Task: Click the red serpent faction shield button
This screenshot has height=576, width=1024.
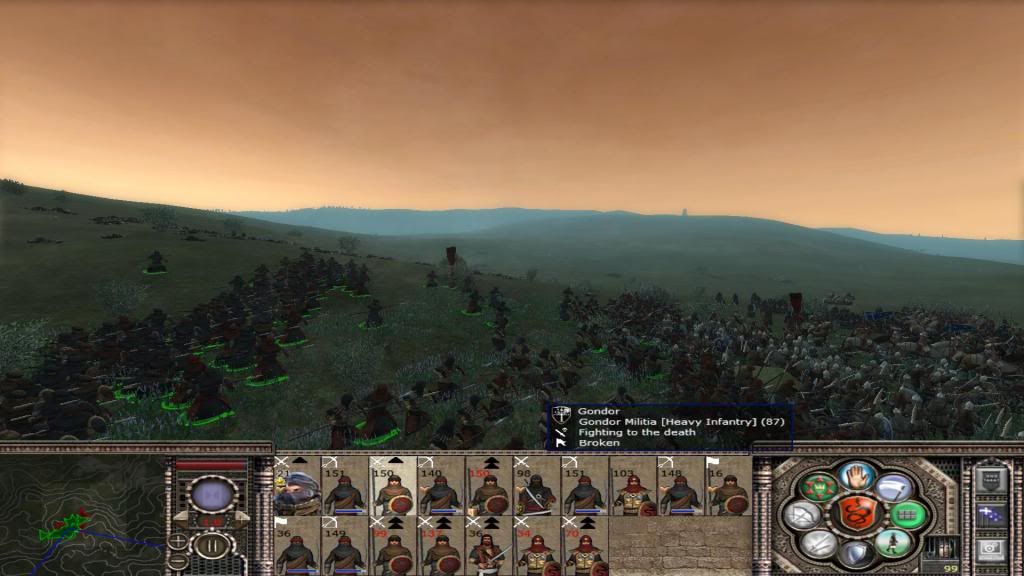Action: point(857,514)
